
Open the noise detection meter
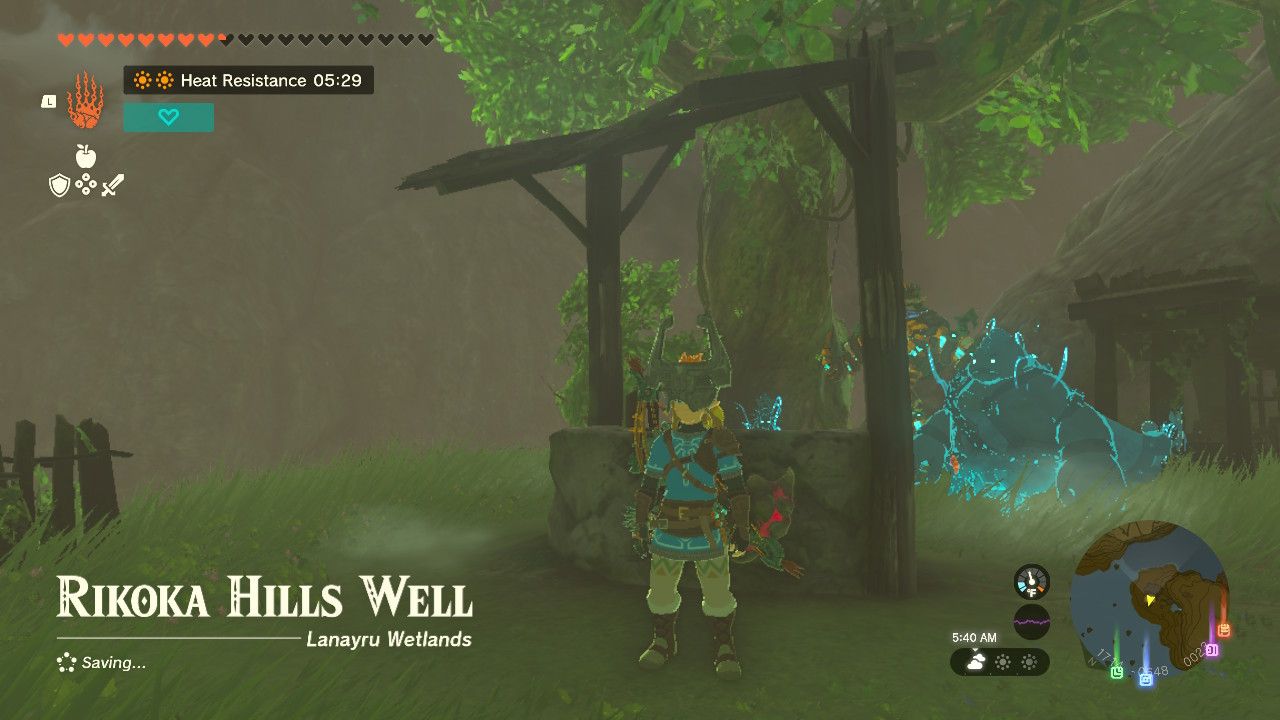click(1032, 621)
